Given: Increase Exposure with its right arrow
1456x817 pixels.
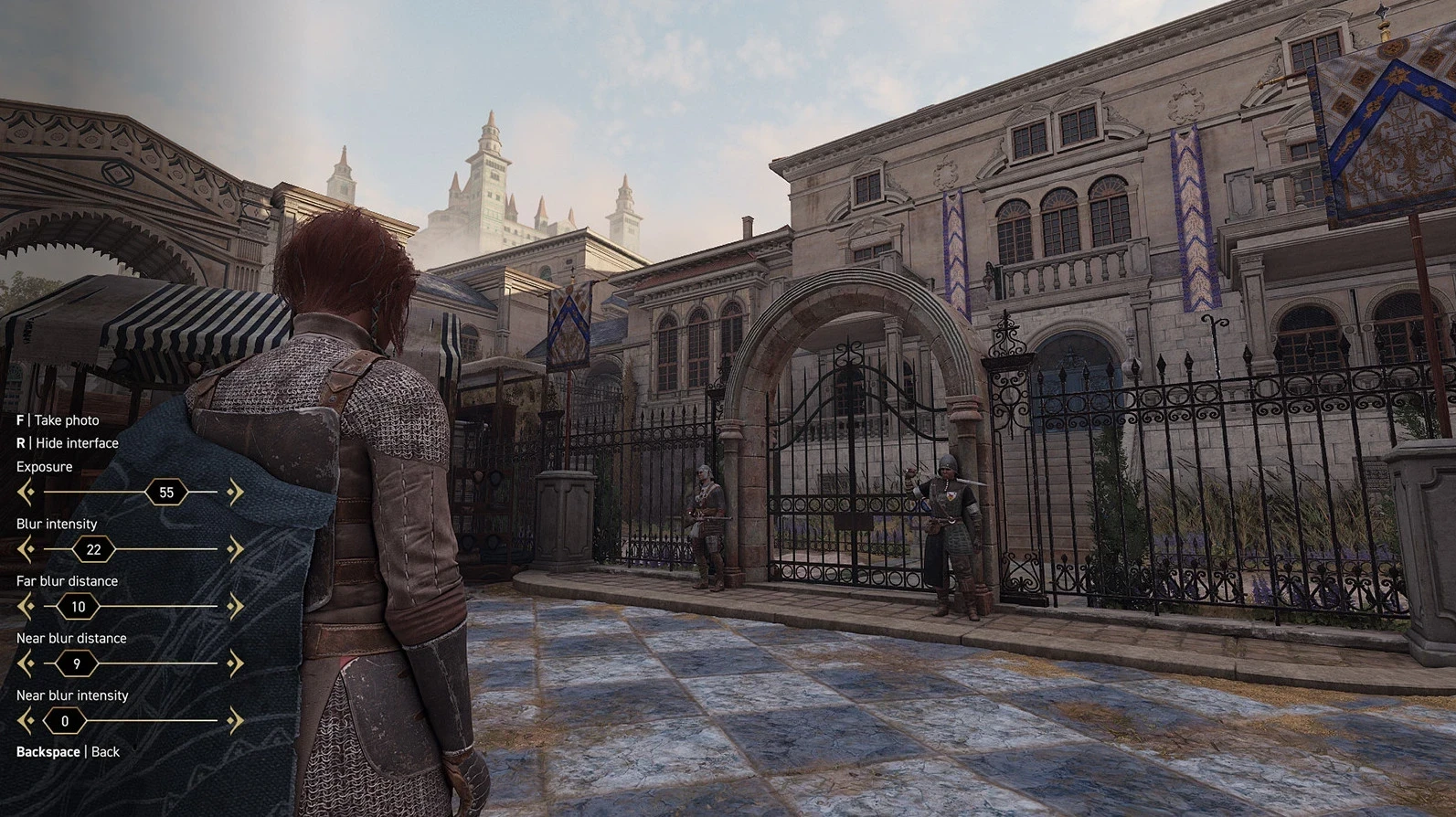Looking at the screenshot, I should pos(235,493).
